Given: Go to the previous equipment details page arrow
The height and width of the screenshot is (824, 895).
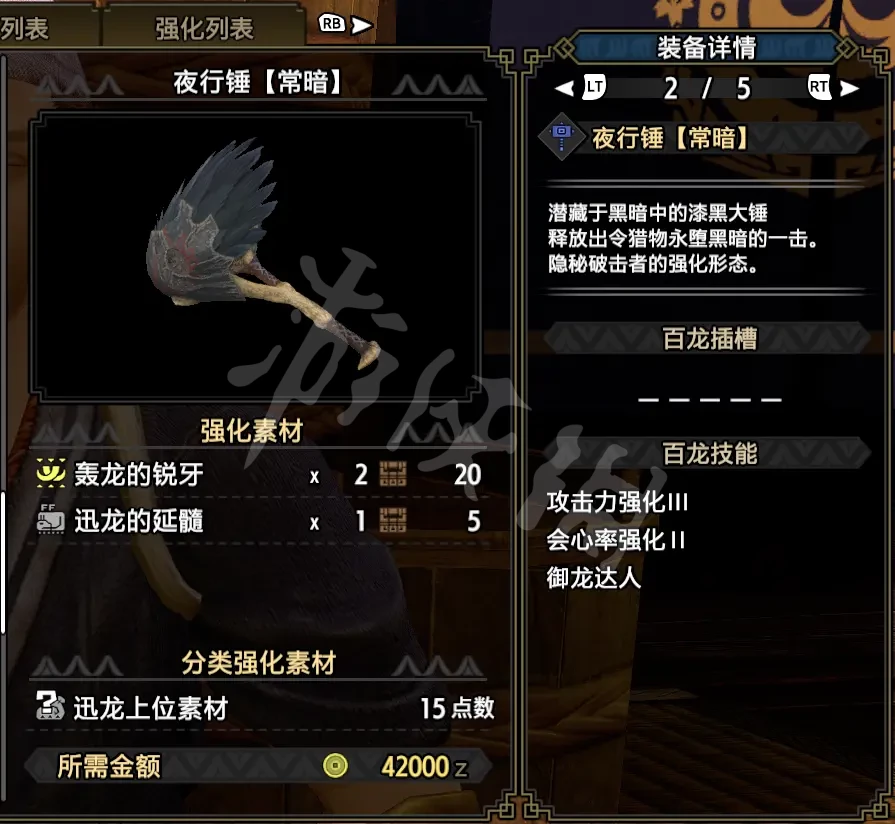Looking at the screenshot, I should pyautogui.click(x=565, y=88).
